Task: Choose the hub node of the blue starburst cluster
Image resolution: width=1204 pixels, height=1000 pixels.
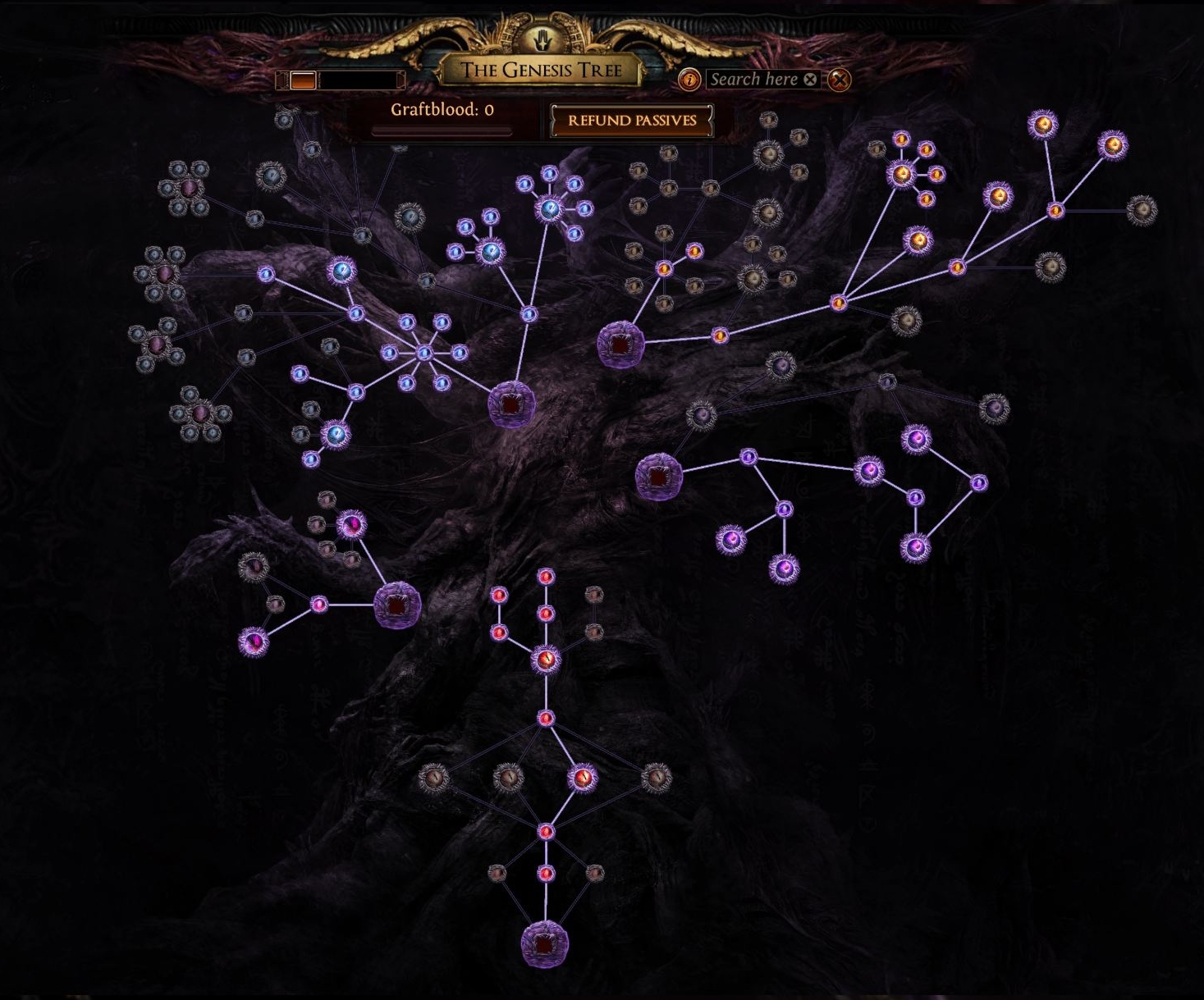Action: 423,354
